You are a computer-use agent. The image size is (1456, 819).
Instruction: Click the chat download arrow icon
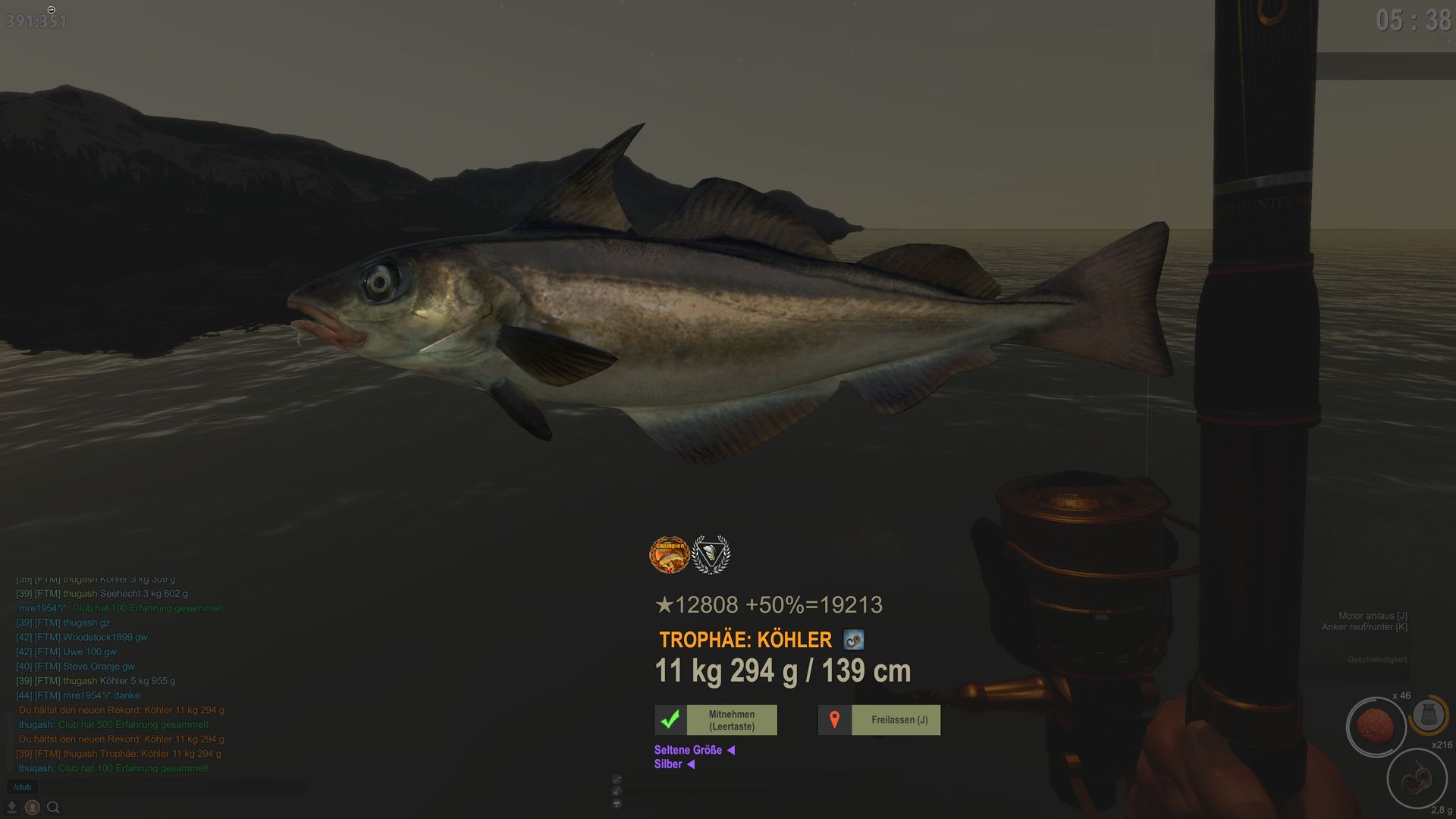pyautogui.click(x=11, y=808)
